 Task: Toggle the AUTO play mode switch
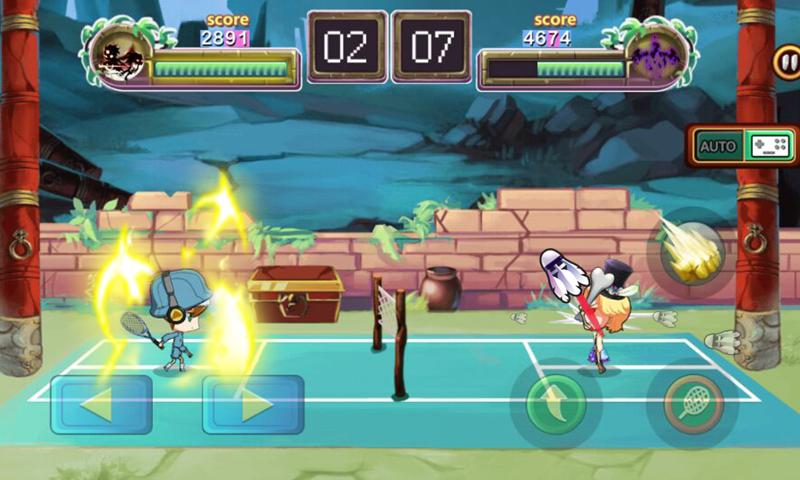tap(743, 146)
